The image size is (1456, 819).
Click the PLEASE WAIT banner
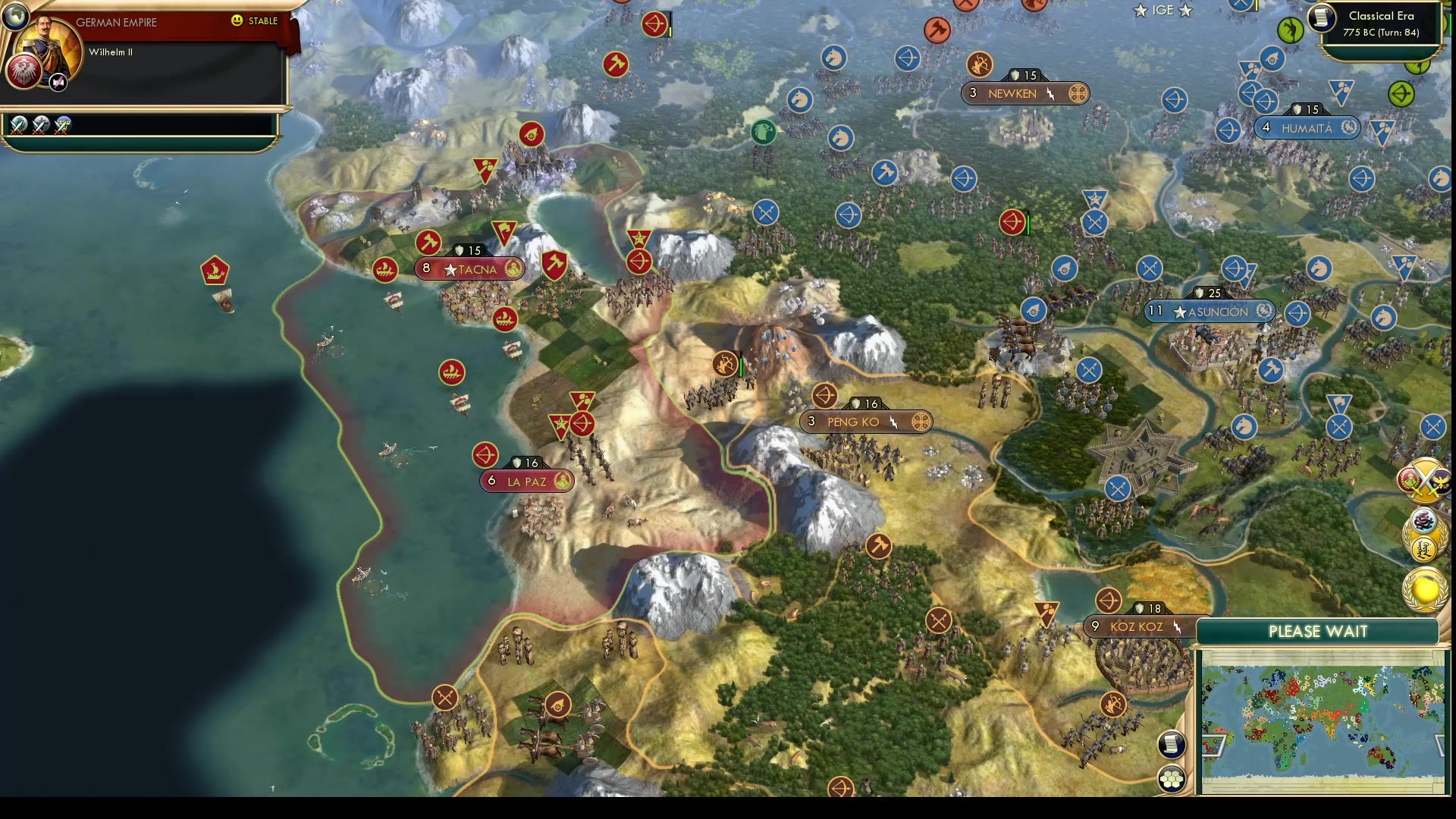point(1318,631)
